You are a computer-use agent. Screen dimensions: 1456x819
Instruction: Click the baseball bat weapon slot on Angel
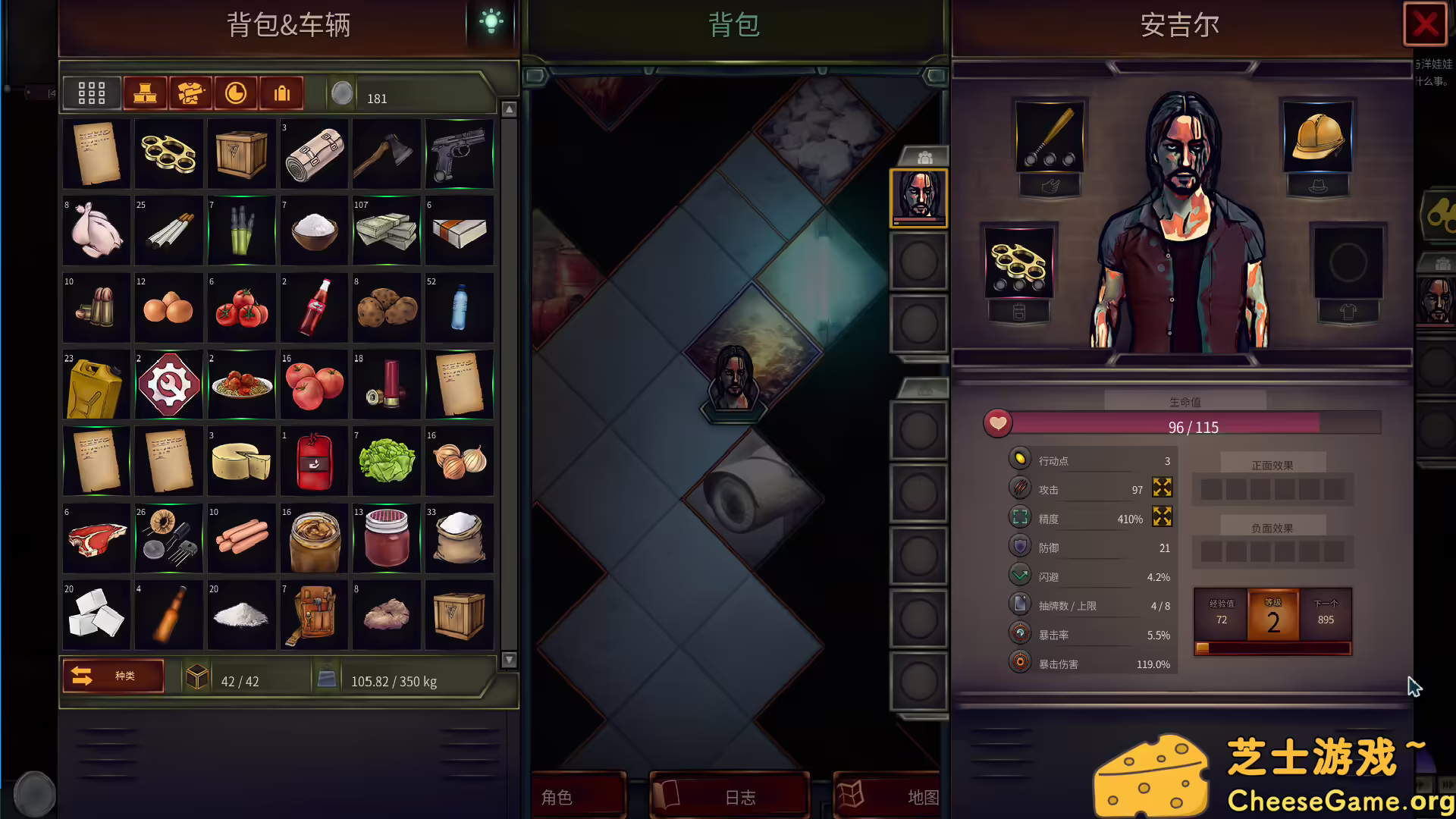click(1049, 140)
